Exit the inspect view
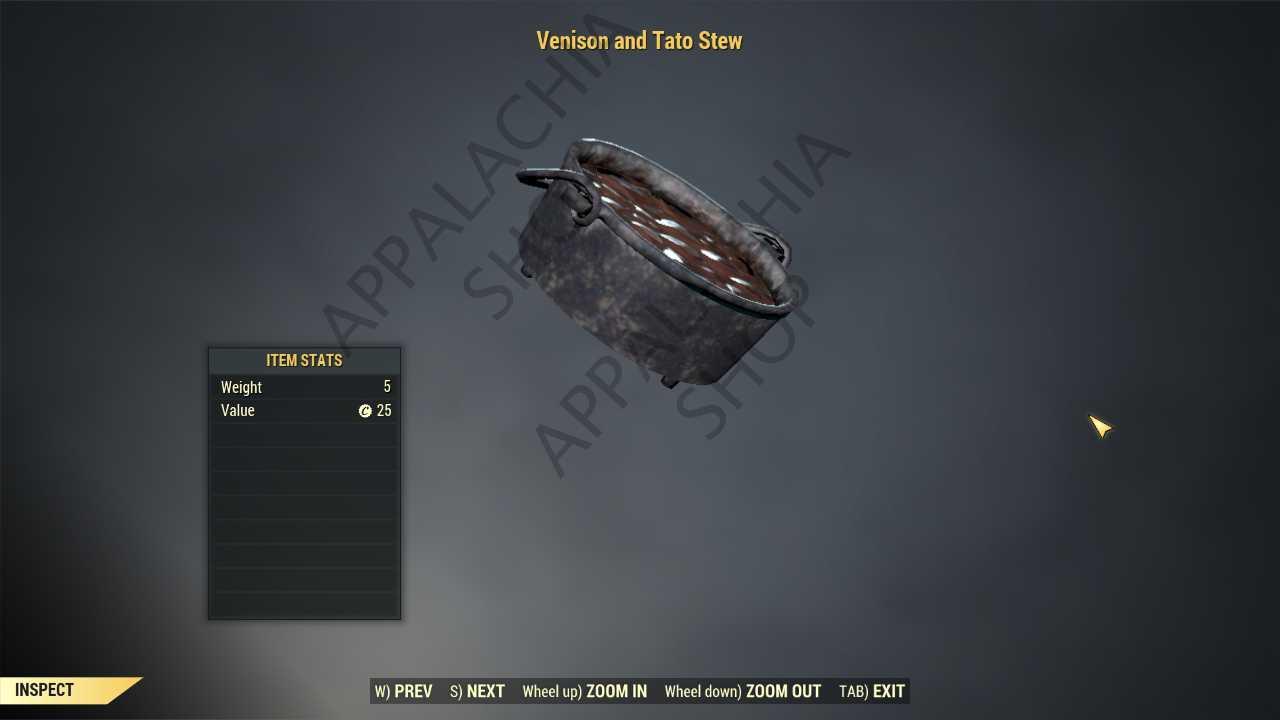This screenshot has height=720, width=1280. pos(872,691)
